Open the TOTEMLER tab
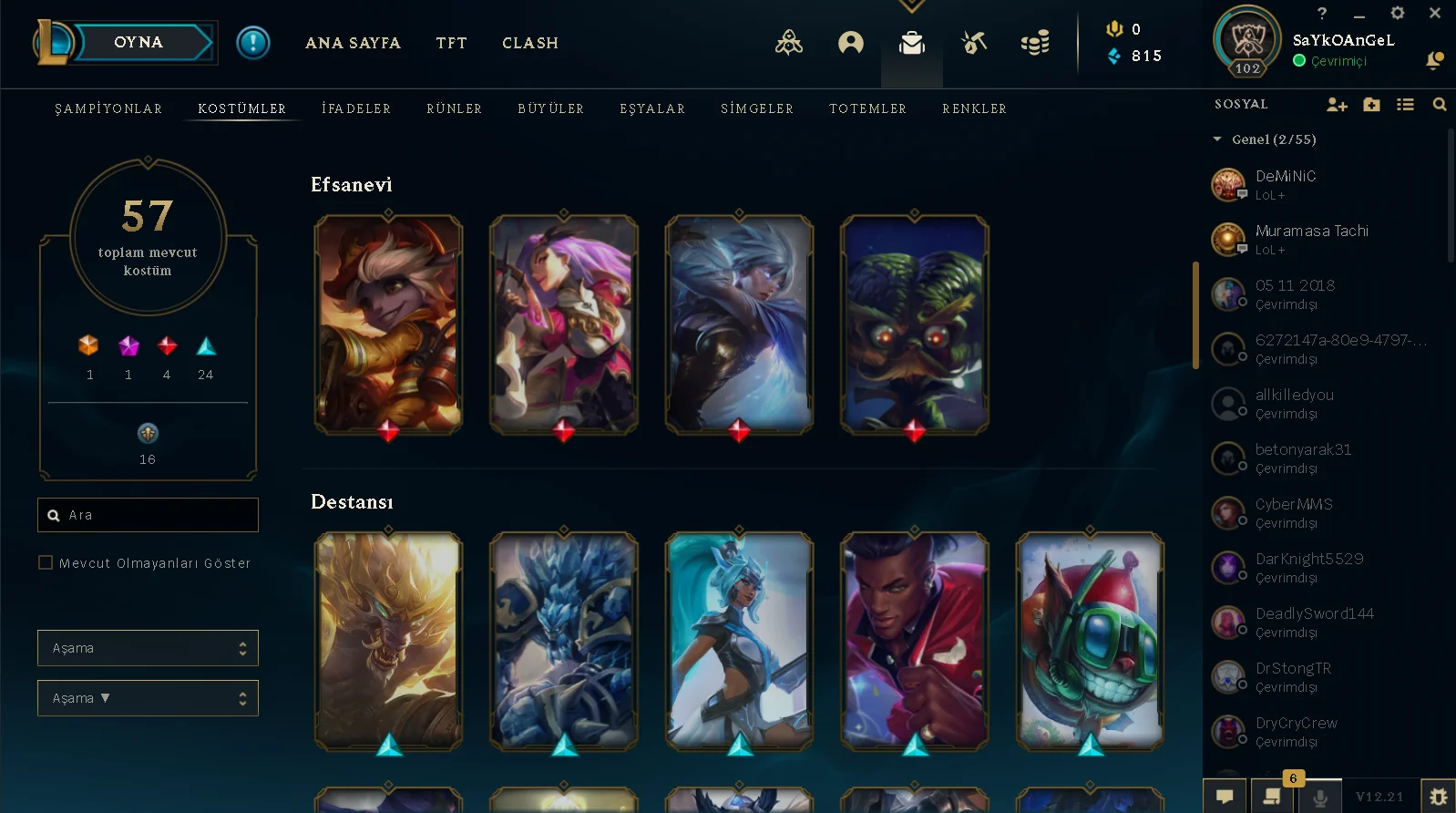 867,108
